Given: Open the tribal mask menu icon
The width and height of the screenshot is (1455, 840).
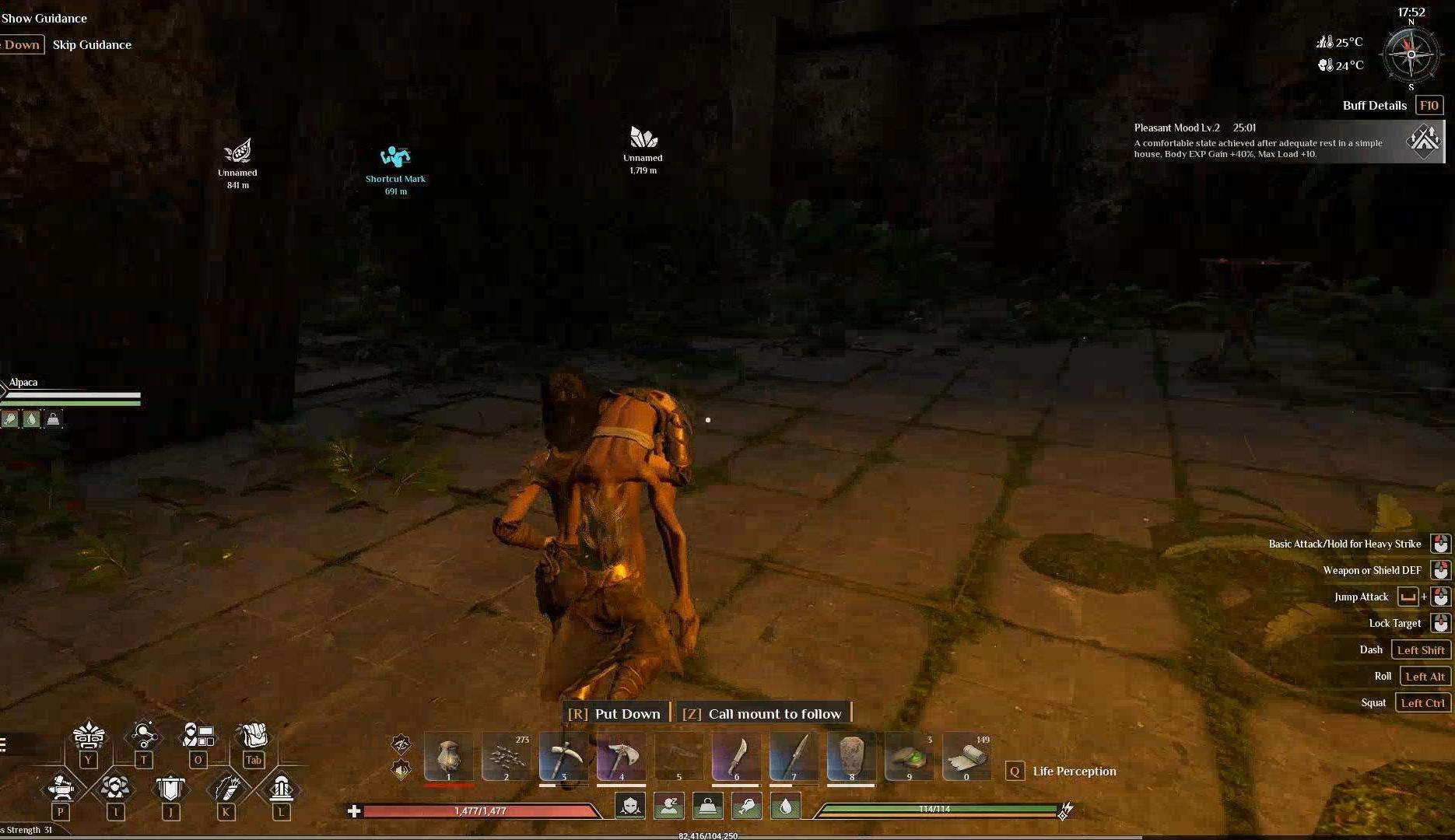Looking at the screenshot, I should pos(89,736).
